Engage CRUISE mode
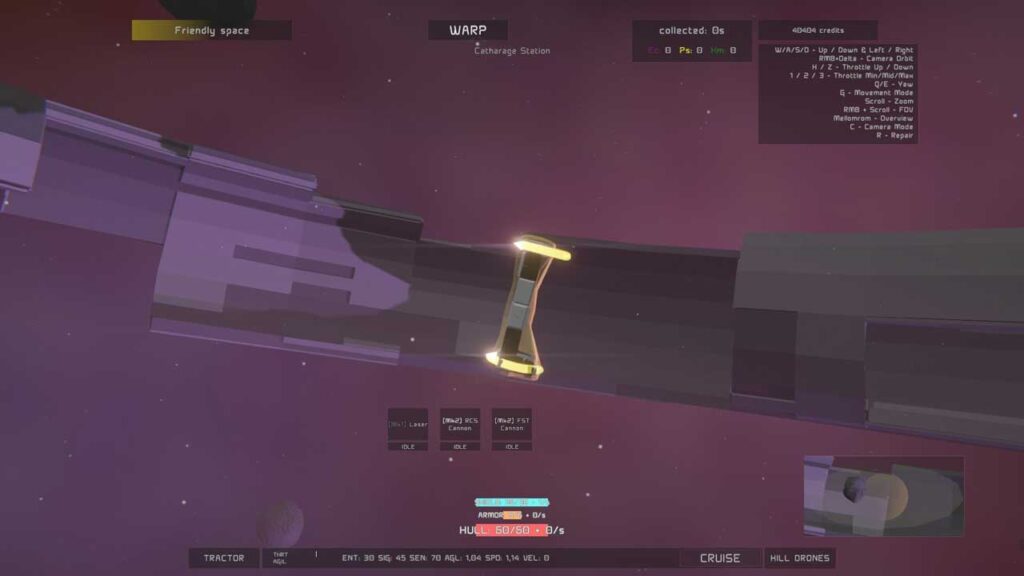The width and height of the screenshot is (1024, 576). [x=720, y=558]
